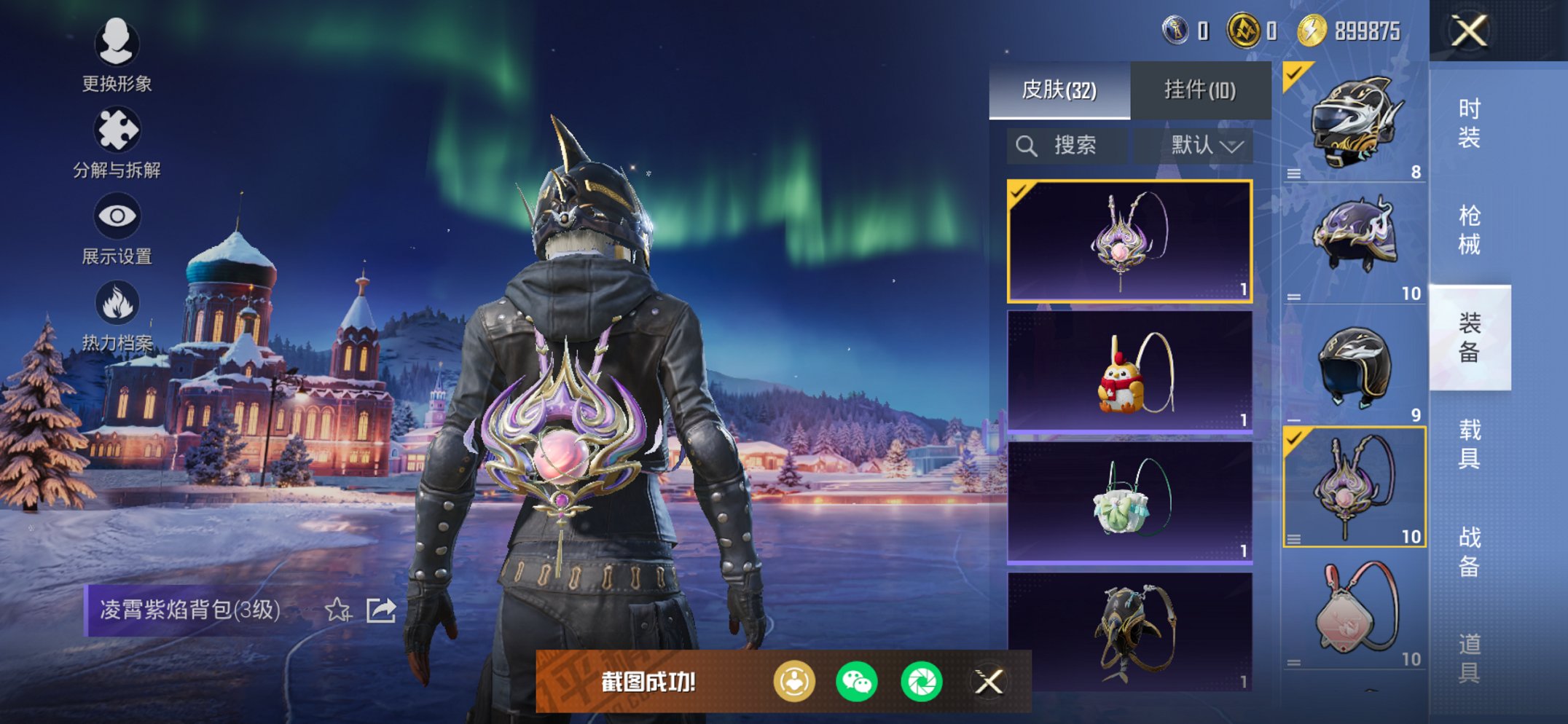Switch to 挂件(10) pendants tab
The height and width of the screenshot is (724, 1568).
[x=1199, y=90]
